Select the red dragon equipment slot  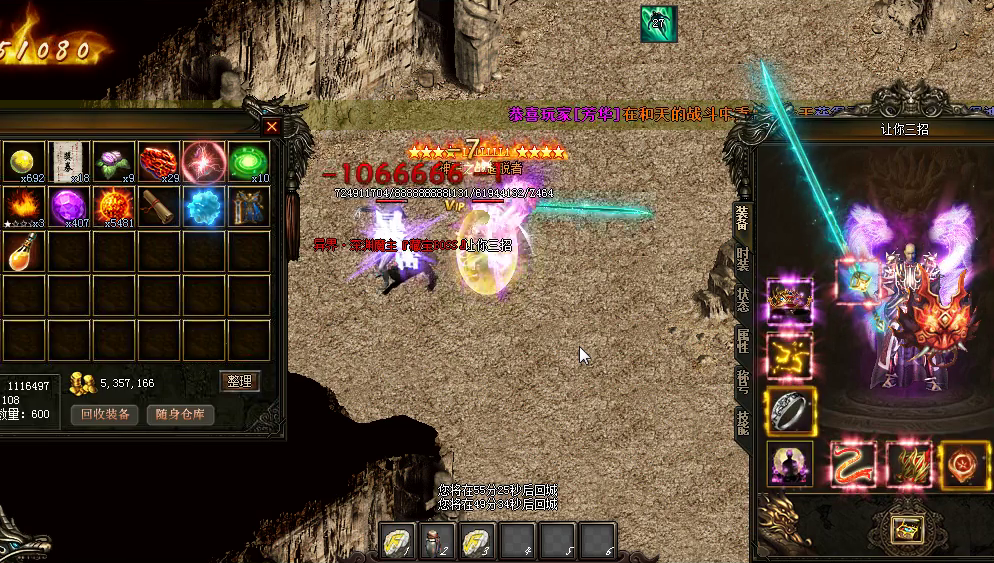tap(853, 465)
